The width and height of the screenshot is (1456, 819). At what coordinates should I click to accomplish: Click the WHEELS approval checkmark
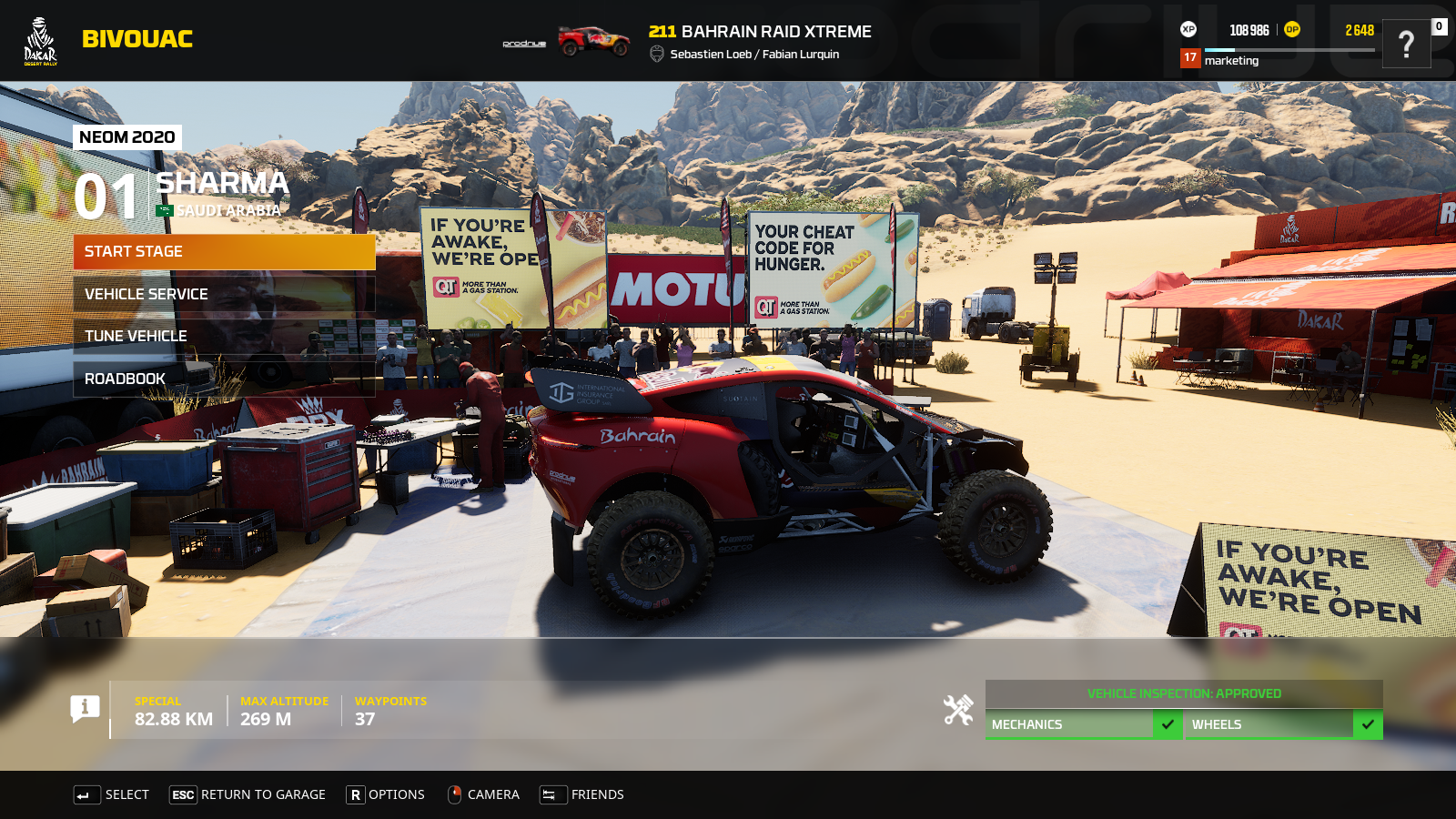pyautogui.click(x=1367, y=724)
